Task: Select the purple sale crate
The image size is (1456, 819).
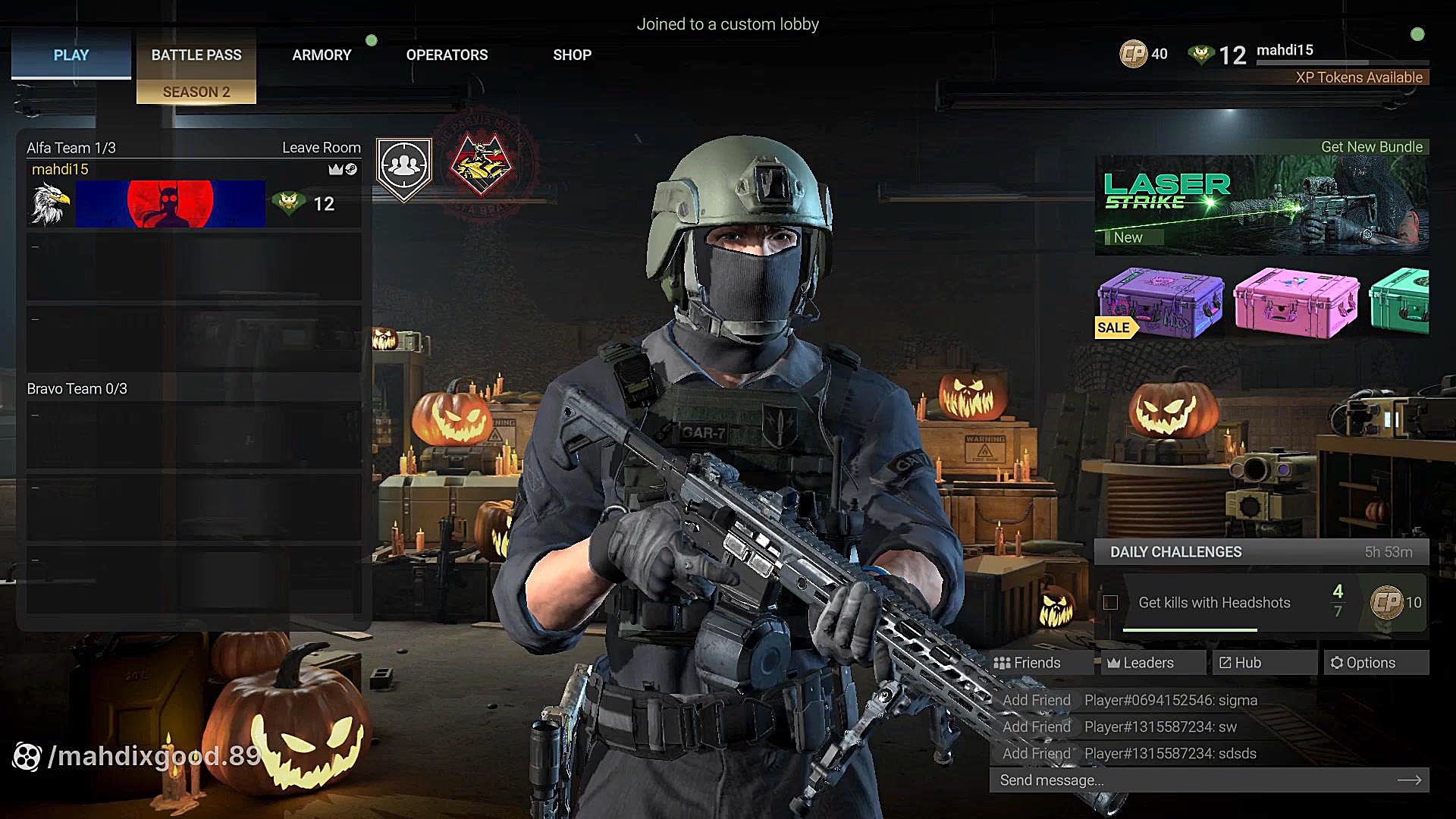Action: tap(1160, 302)
